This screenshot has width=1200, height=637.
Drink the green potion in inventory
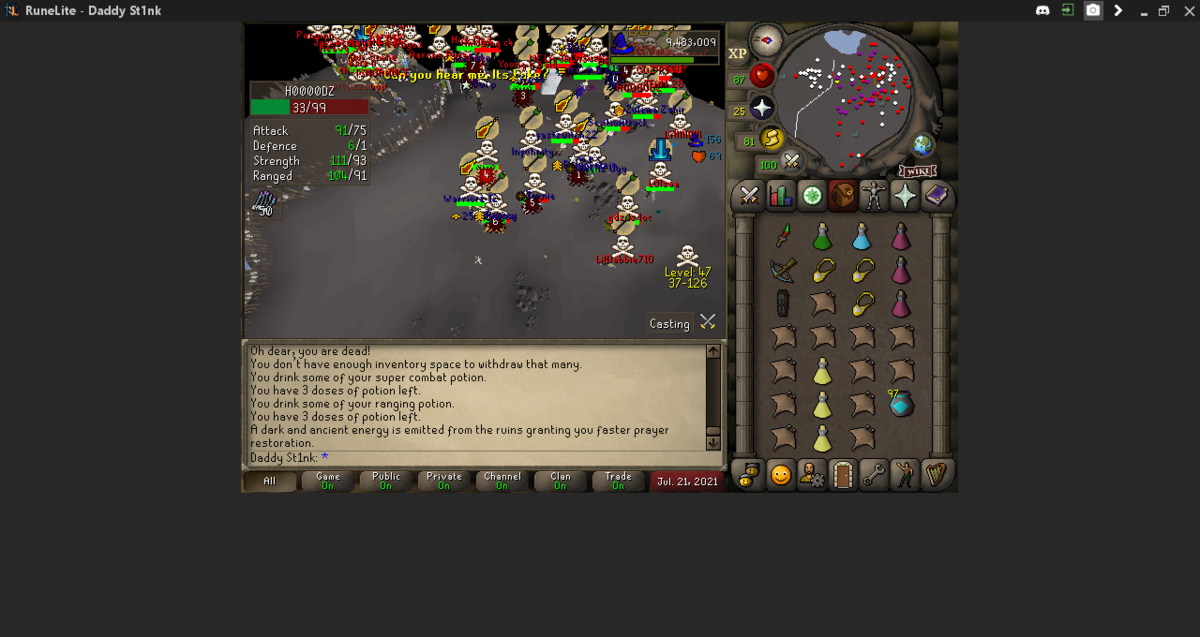coord(822,237)
